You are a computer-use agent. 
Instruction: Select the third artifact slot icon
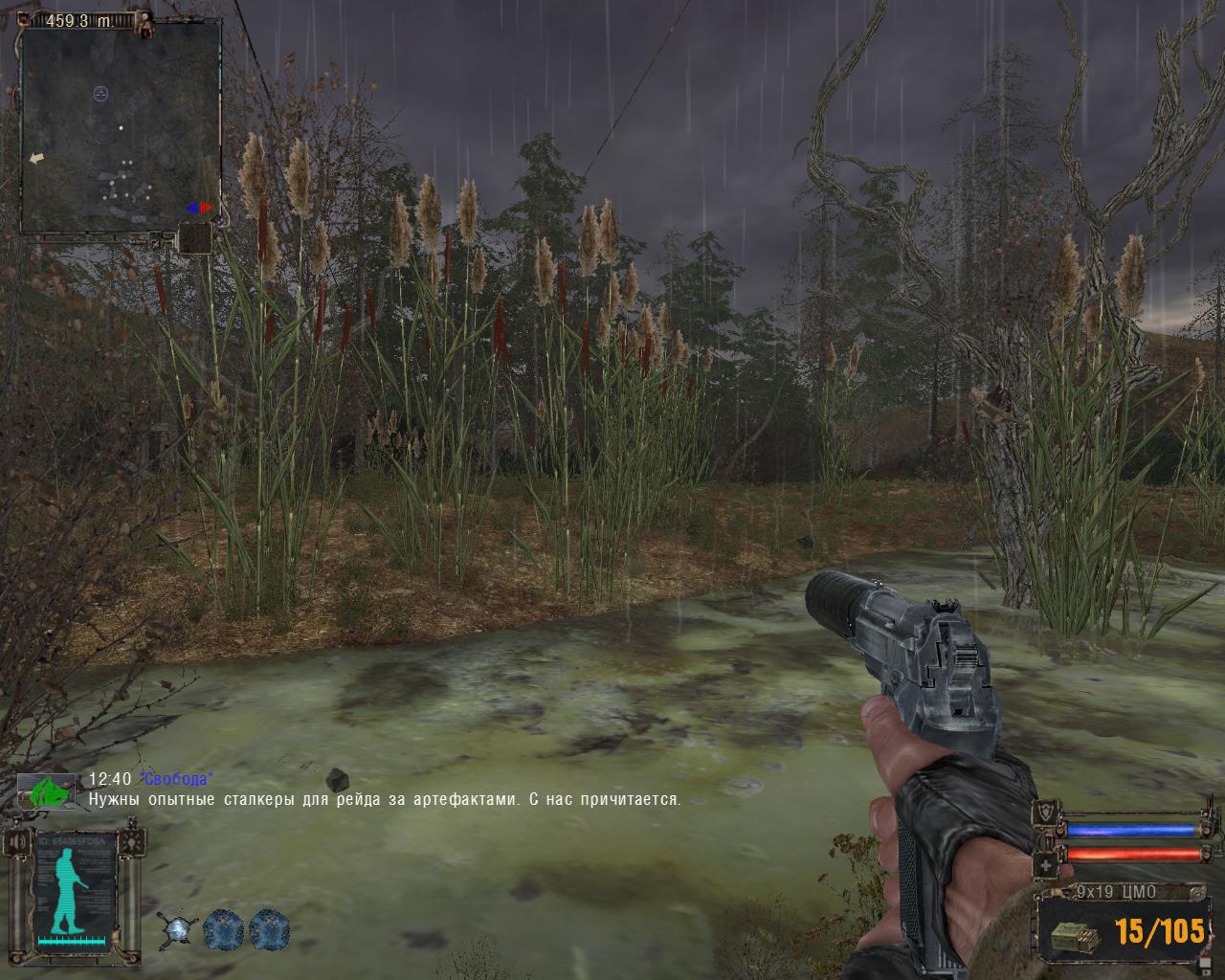click(x=269, y=928)
